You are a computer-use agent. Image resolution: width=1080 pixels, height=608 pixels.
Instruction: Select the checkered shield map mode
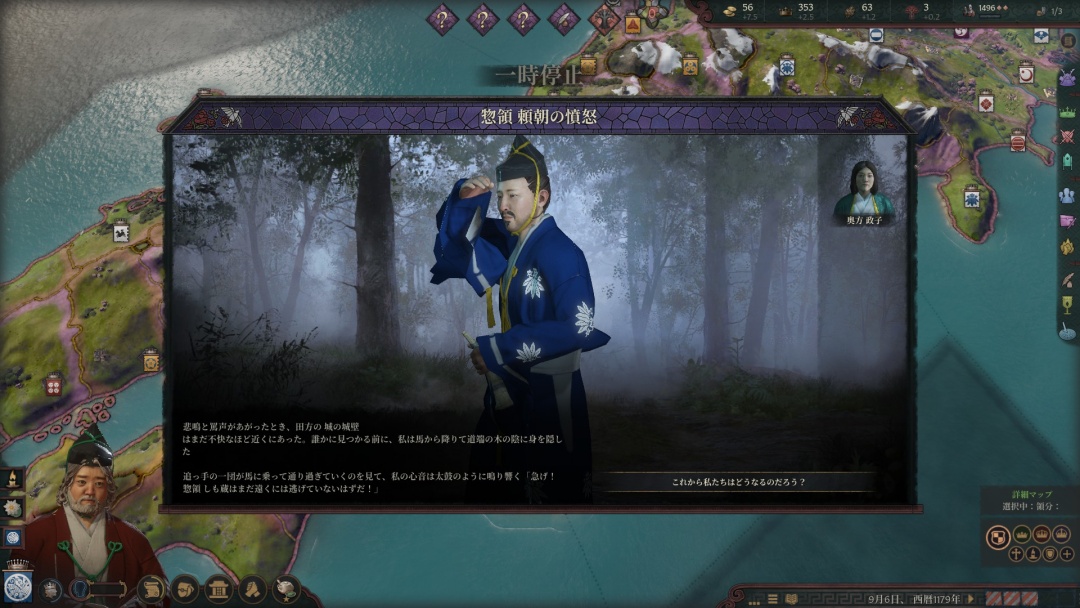point(998,537)
